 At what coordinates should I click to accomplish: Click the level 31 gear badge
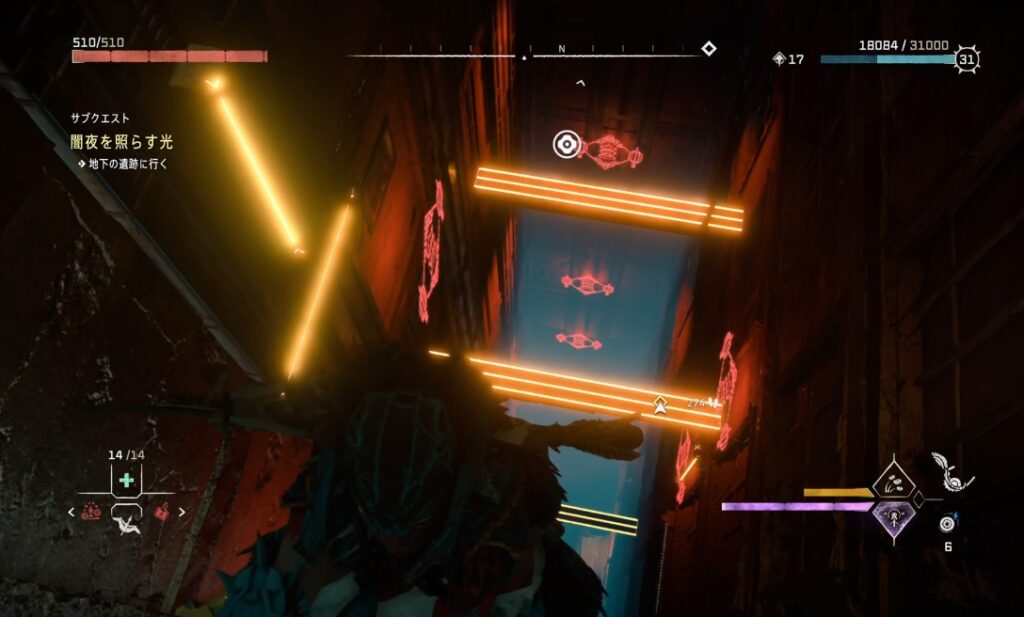coord(966,59)
